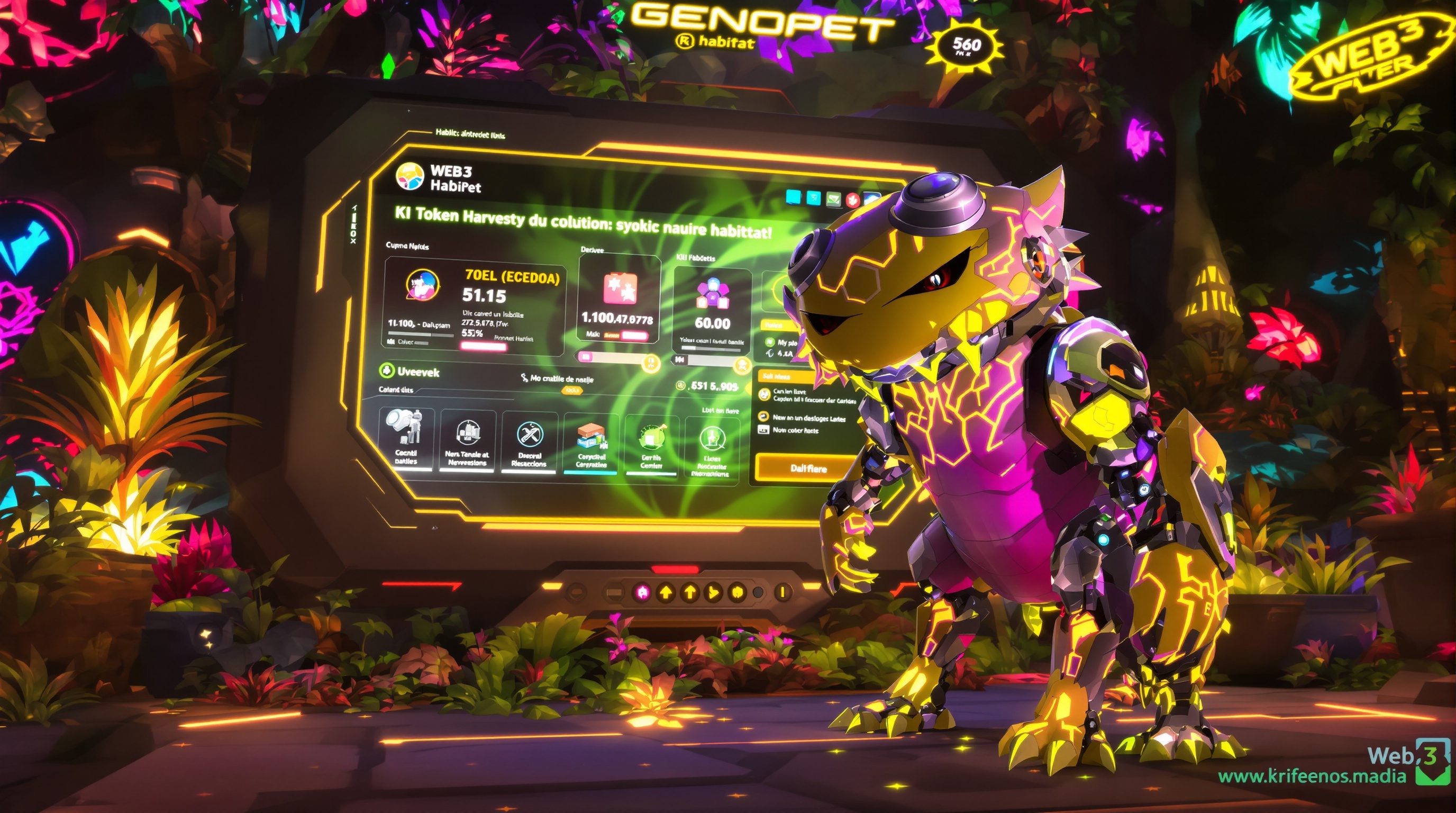The height and width of the screenshot is (813, 1456).
Task: Open the green envelope icon in header
Action: 834,198
